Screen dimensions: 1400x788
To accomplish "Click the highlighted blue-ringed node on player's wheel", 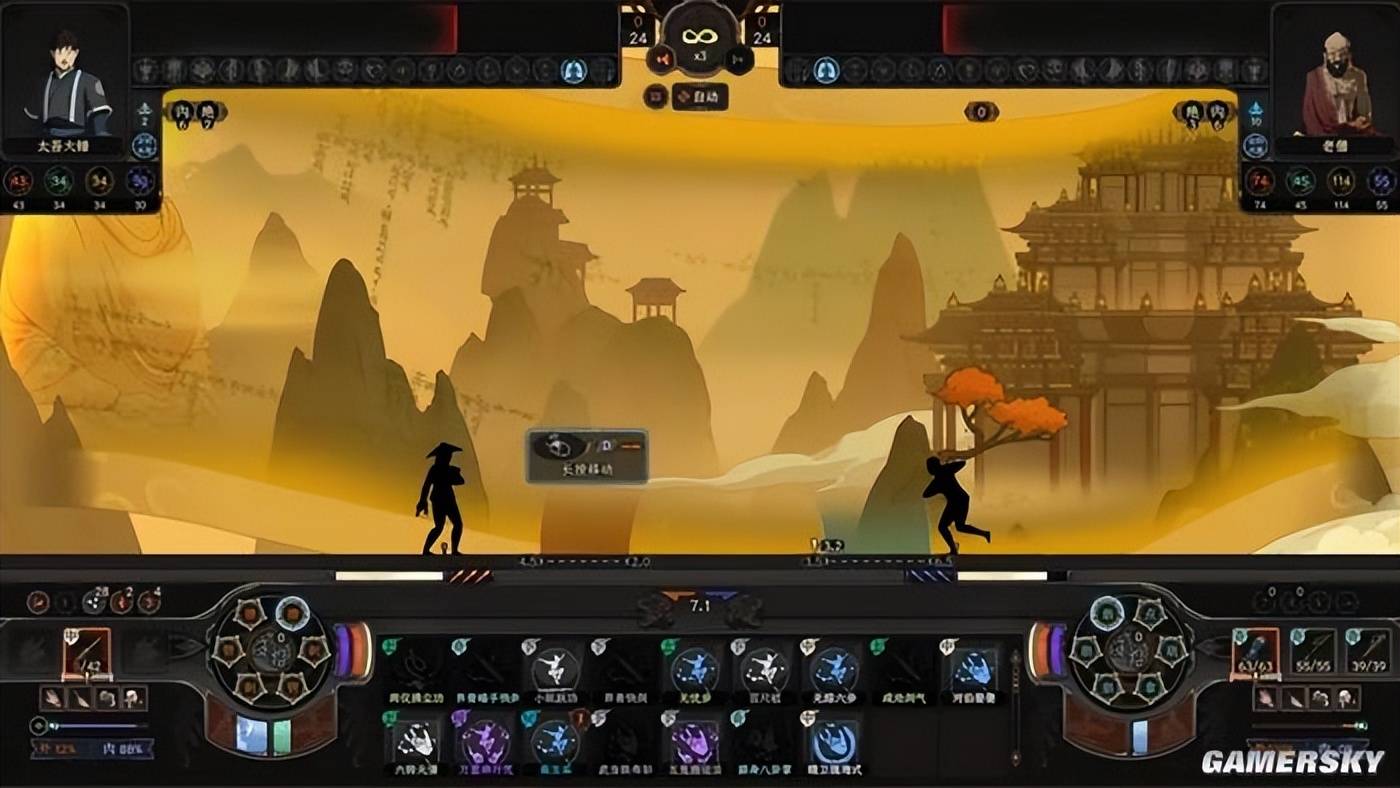I will coord(292,612).
